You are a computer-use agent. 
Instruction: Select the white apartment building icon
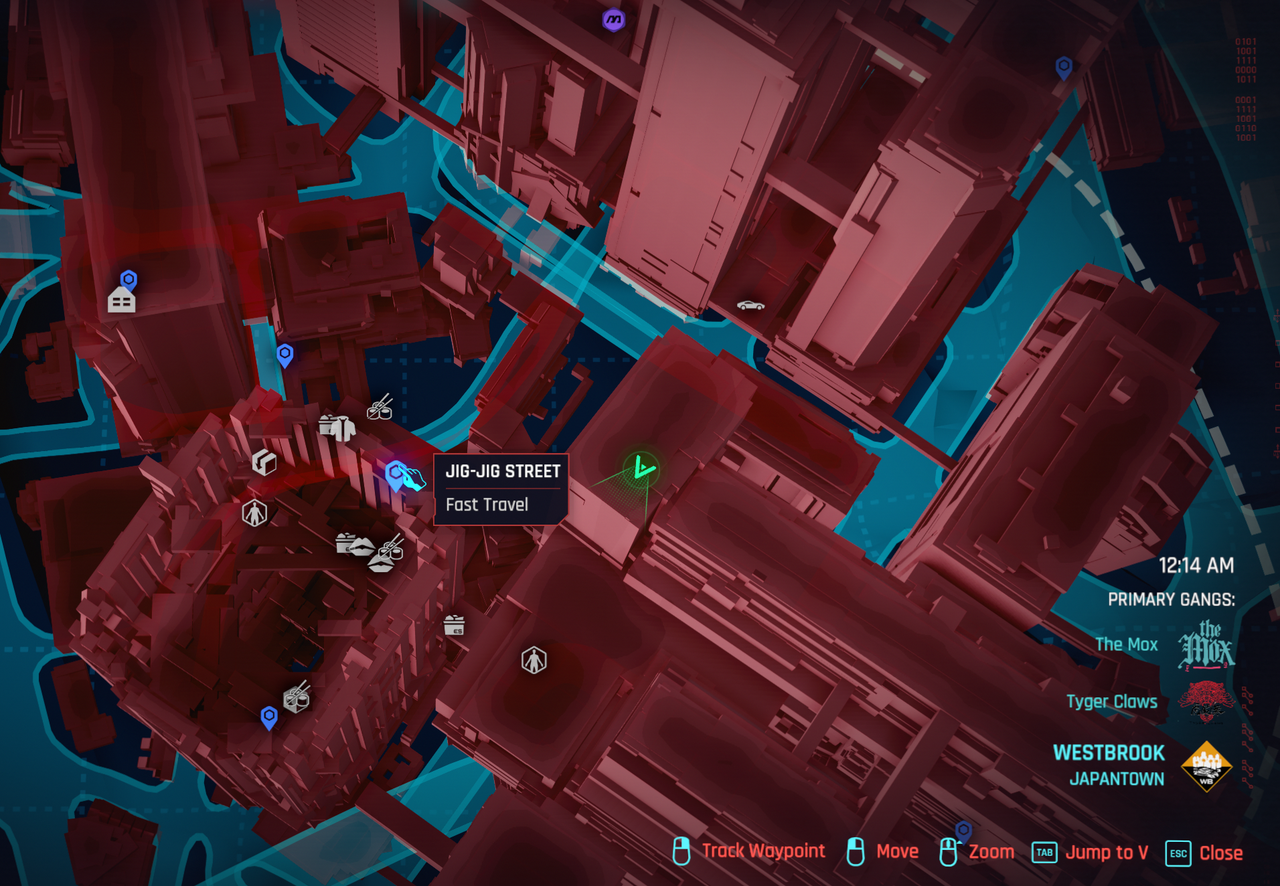[121, 300]
